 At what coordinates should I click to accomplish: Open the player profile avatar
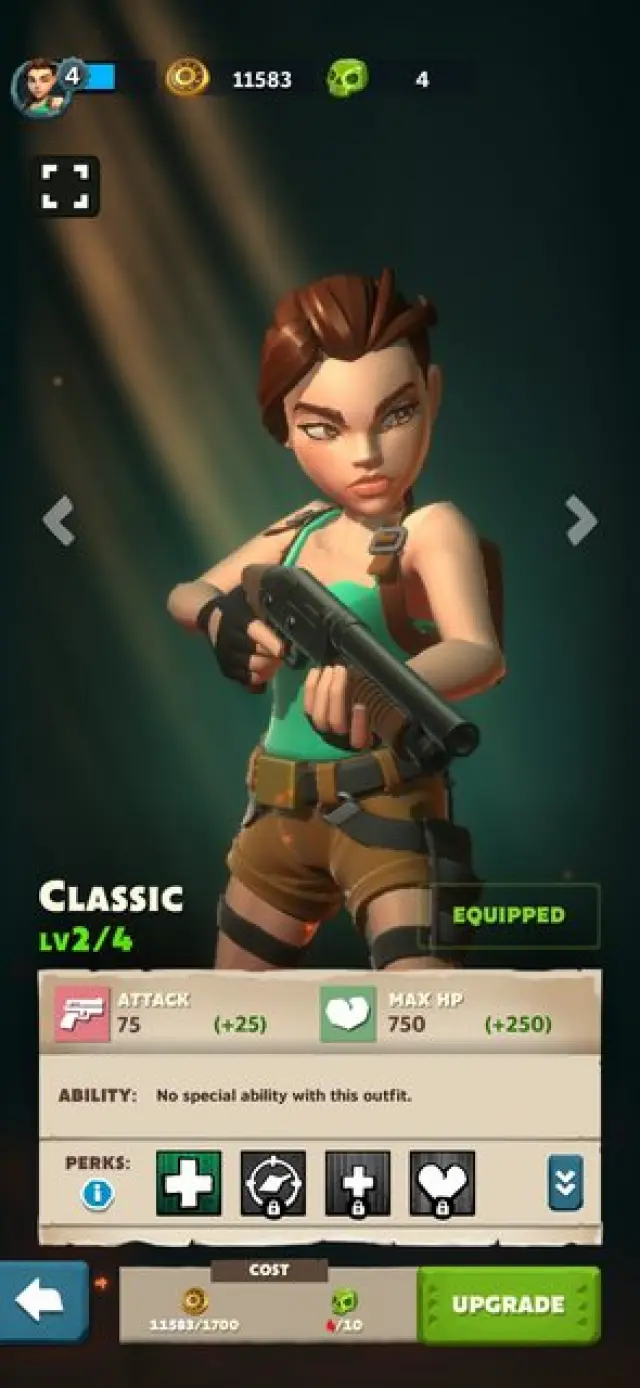[40, 86]
